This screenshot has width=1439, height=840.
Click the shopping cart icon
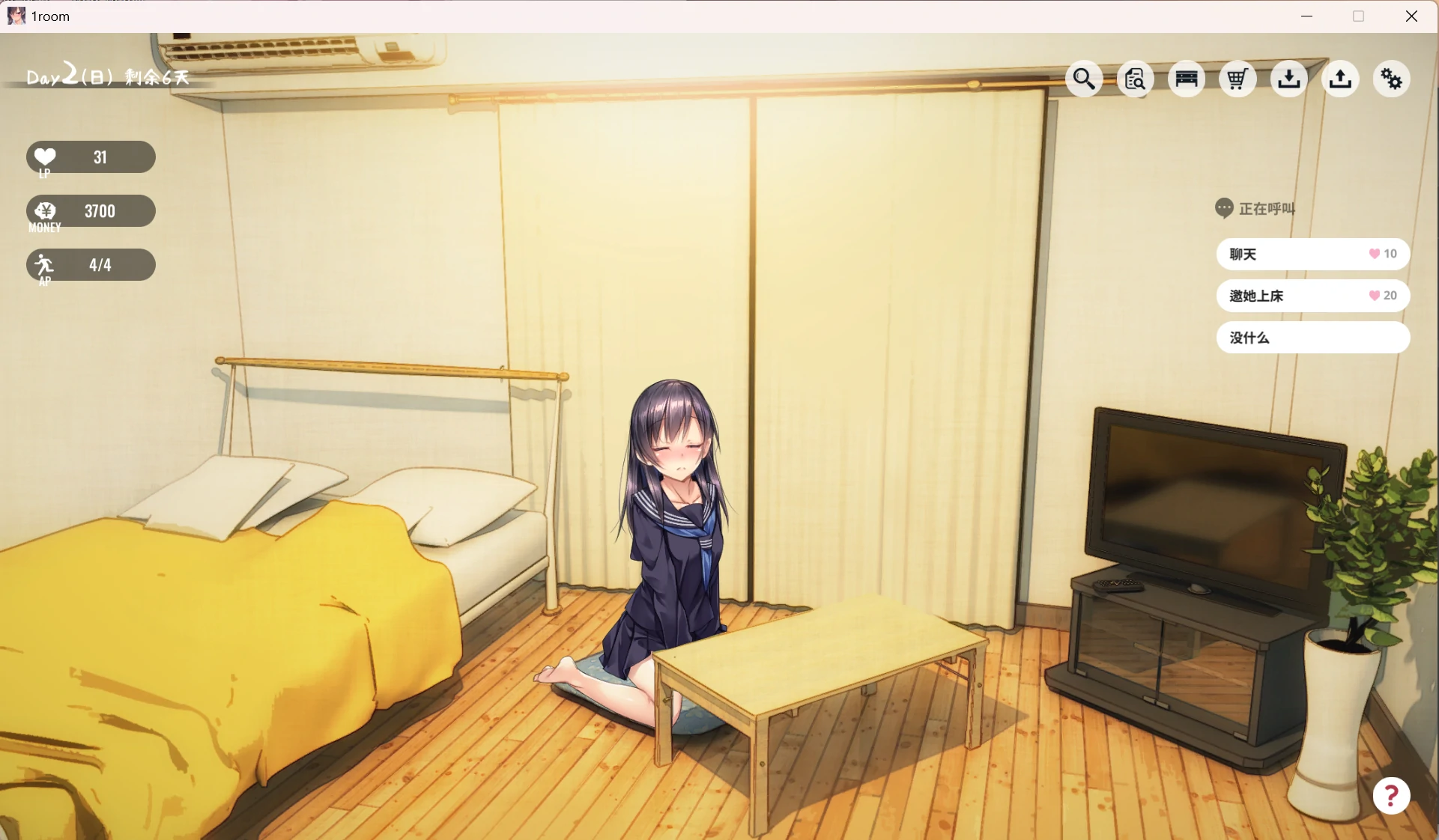[1236, 79]
